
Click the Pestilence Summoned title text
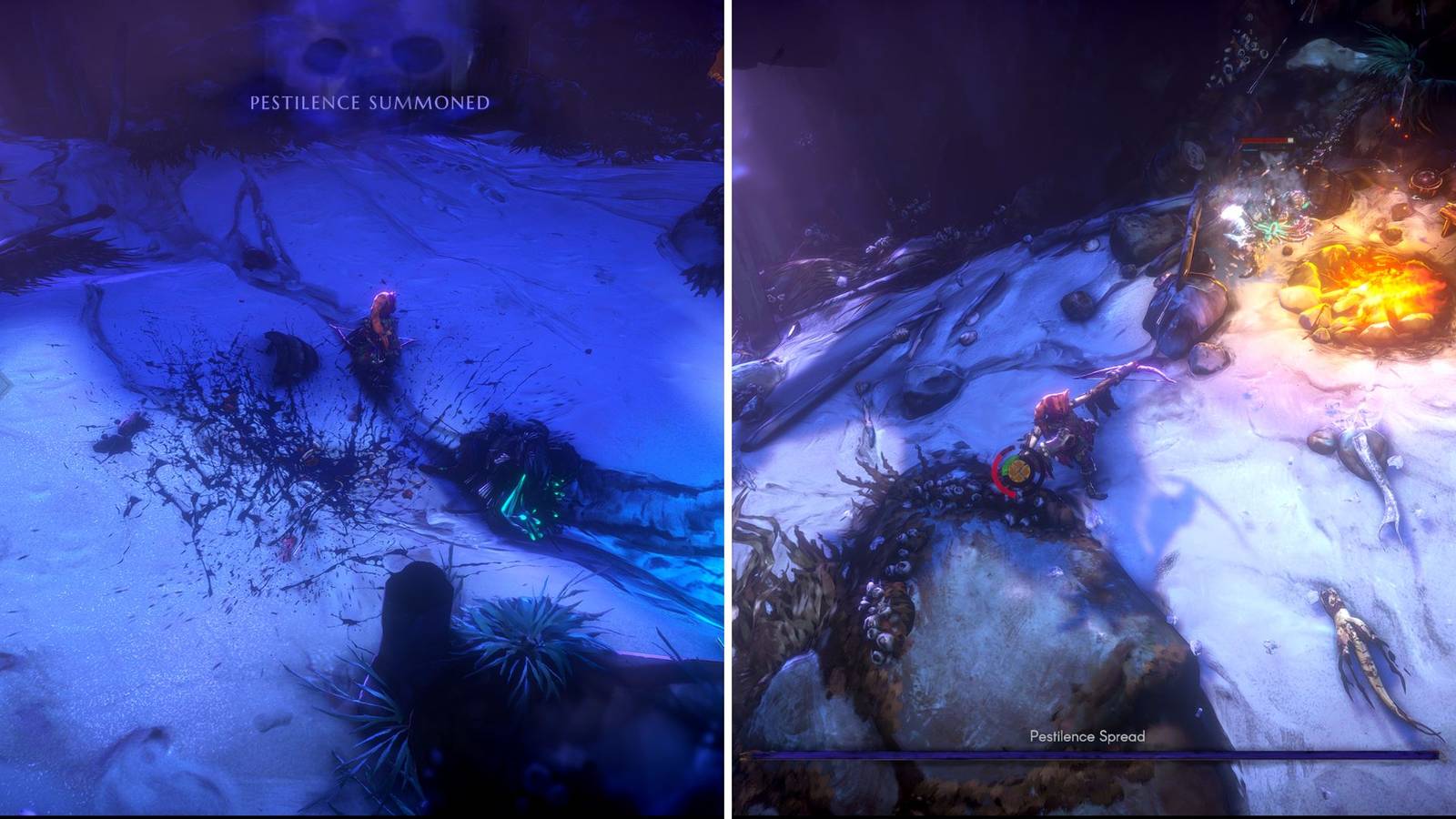pyautogui.click(x=367, y=103)
